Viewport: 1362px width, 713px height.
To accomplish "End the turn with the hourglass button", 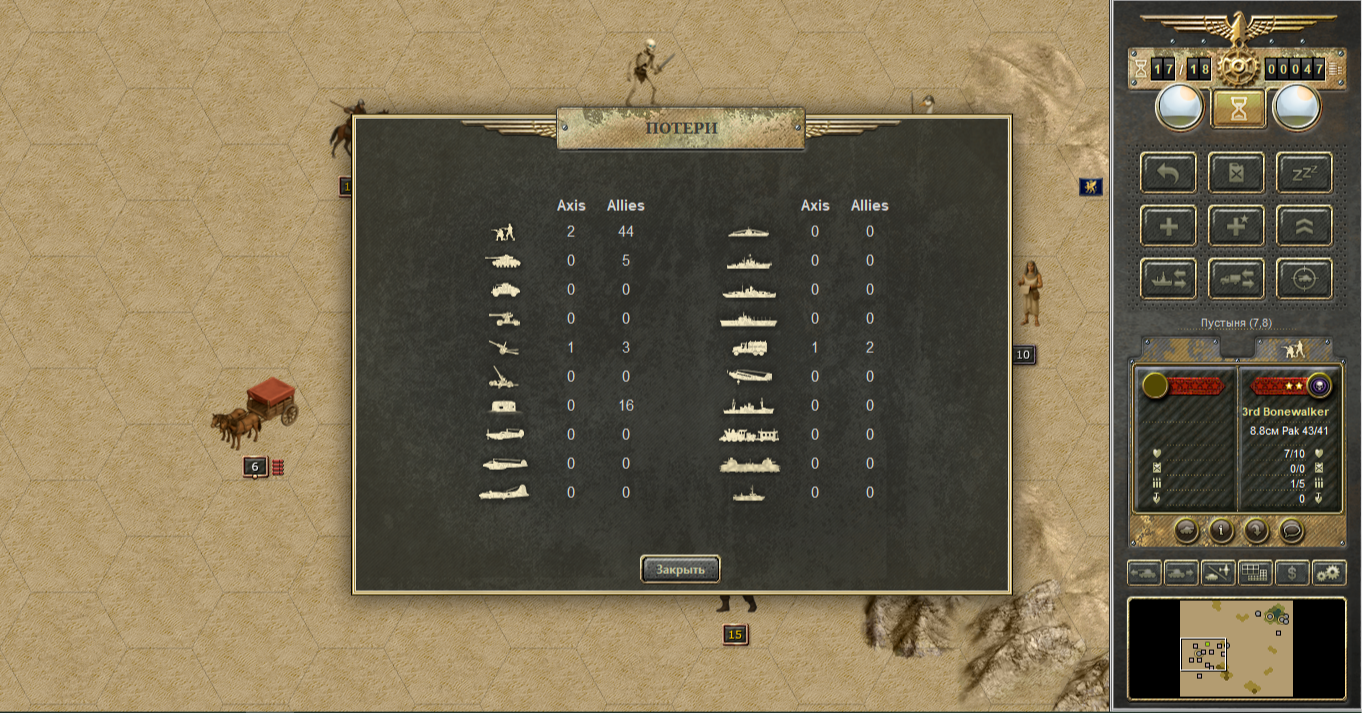I will pos(1238,108).
